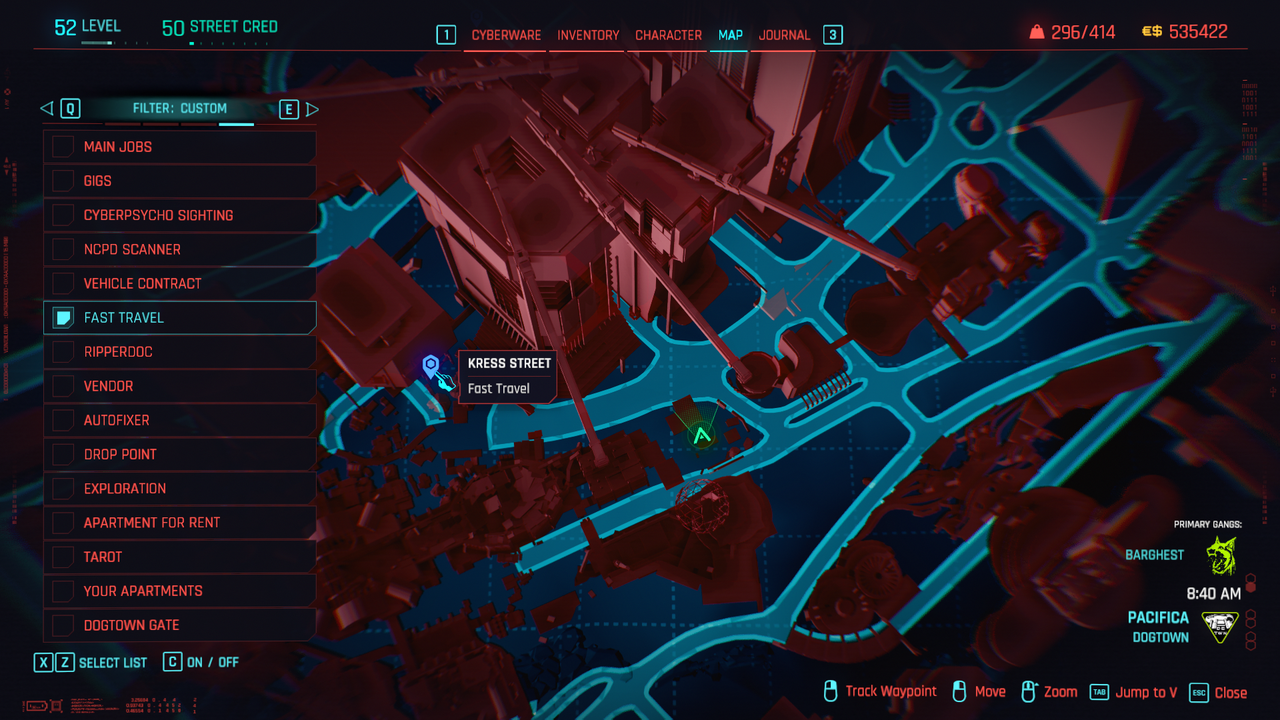Enable the Ripperdoc filter
This screenshot has height=720, width=1280.
pyautogui.click(x=64, y=352)
